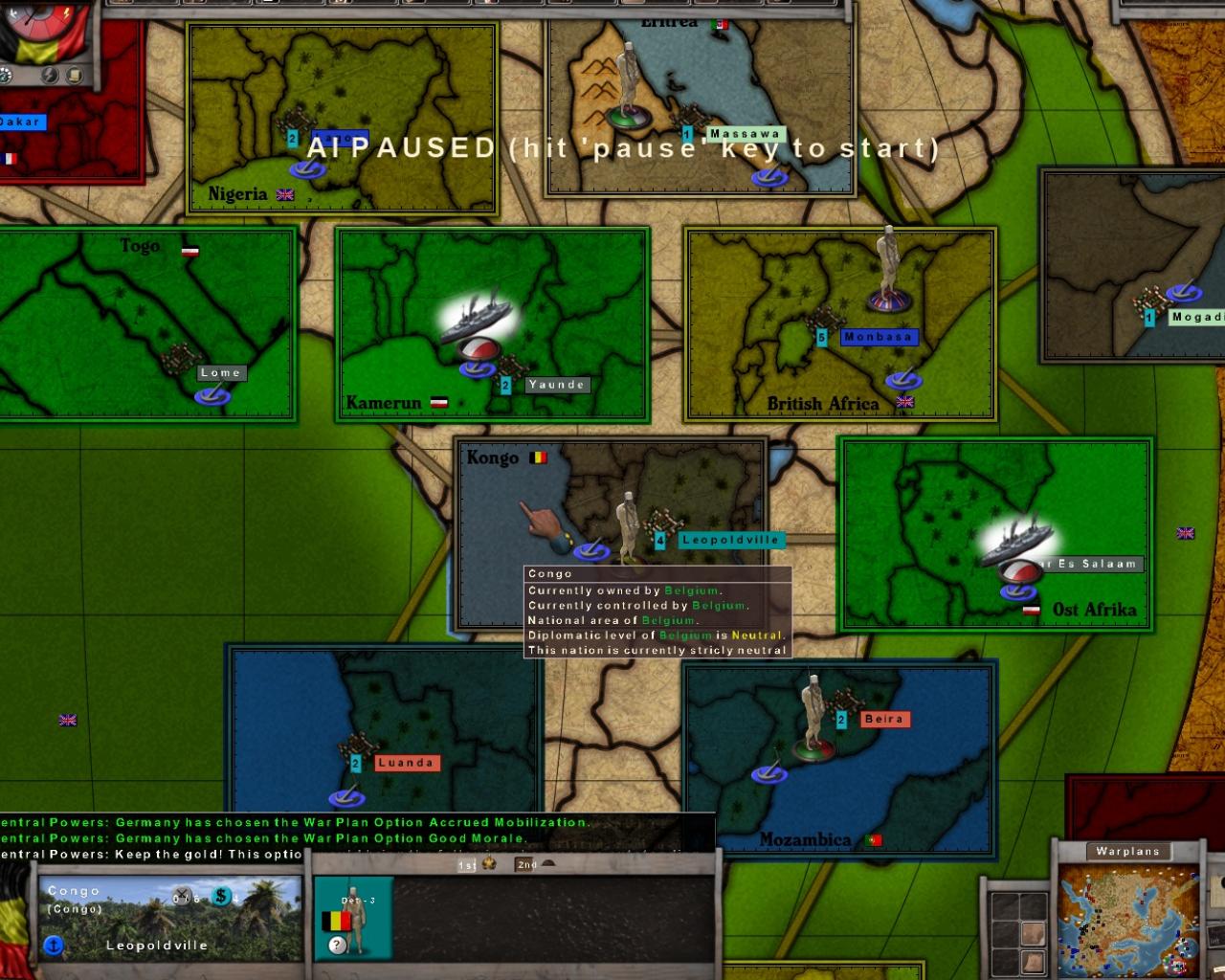Click the anchor icon in the Congo info panel
This screenshot has height=980, width=1225.
click(x=54, y=945)
